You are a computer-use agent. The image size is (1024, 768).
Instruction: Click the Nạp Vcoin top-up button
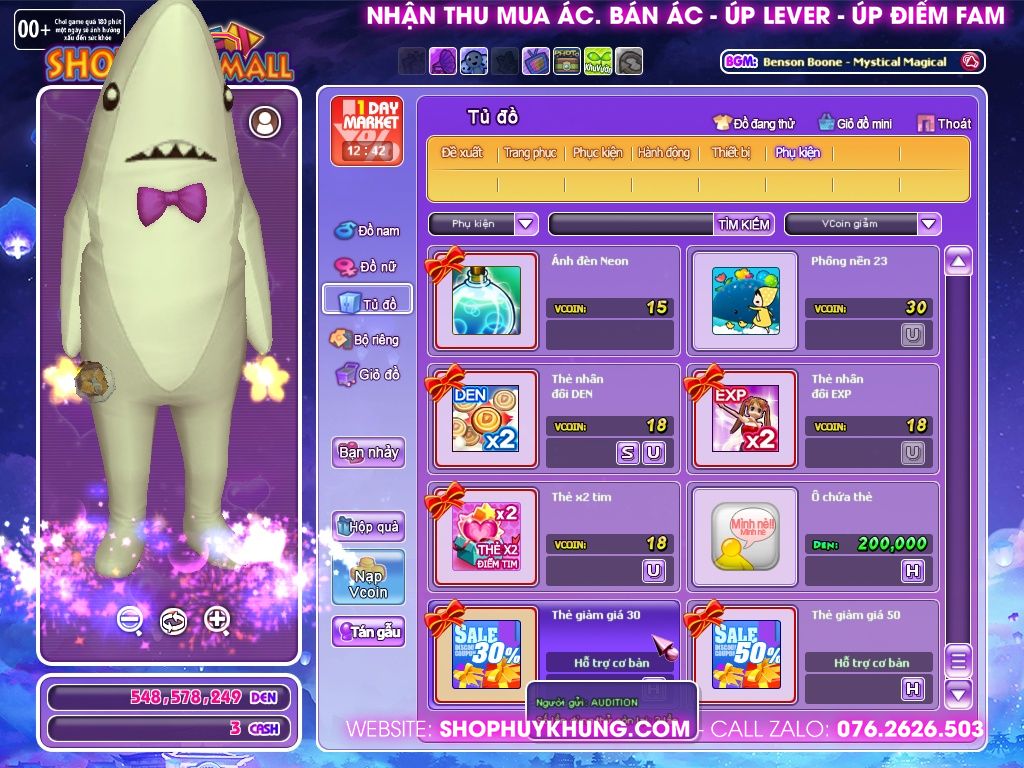click(368, 578)
